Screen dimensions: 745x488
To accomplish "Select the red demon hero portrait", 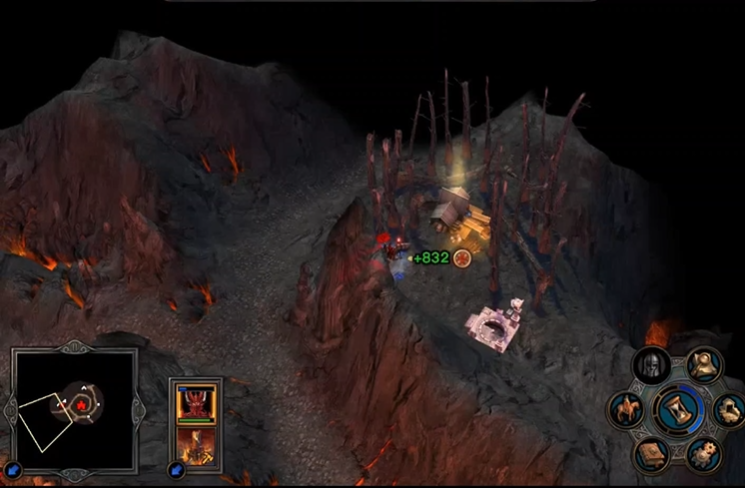I will (195, 403).
